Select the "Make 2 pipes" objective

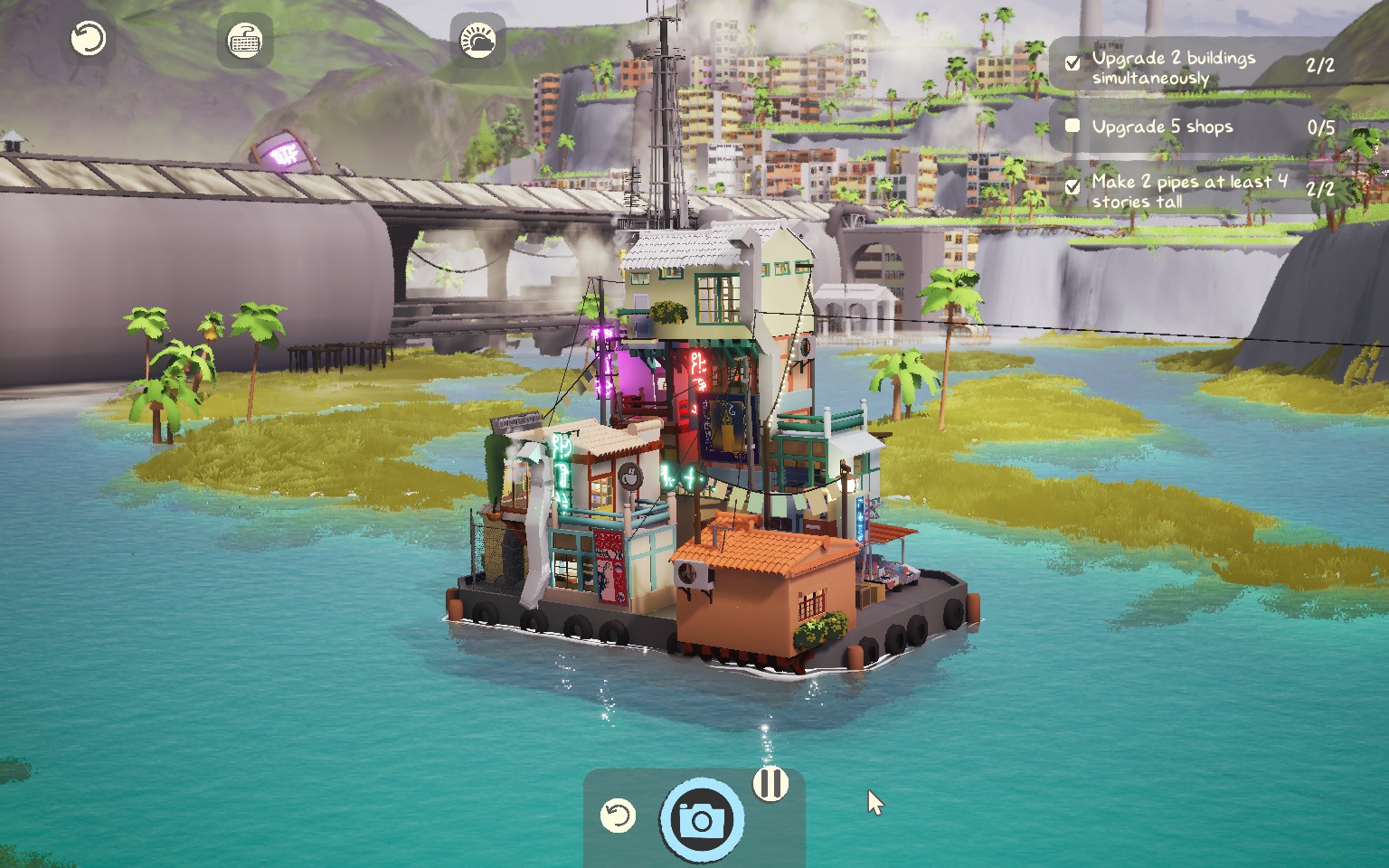pyautogui.click(x=1188, y=191)
